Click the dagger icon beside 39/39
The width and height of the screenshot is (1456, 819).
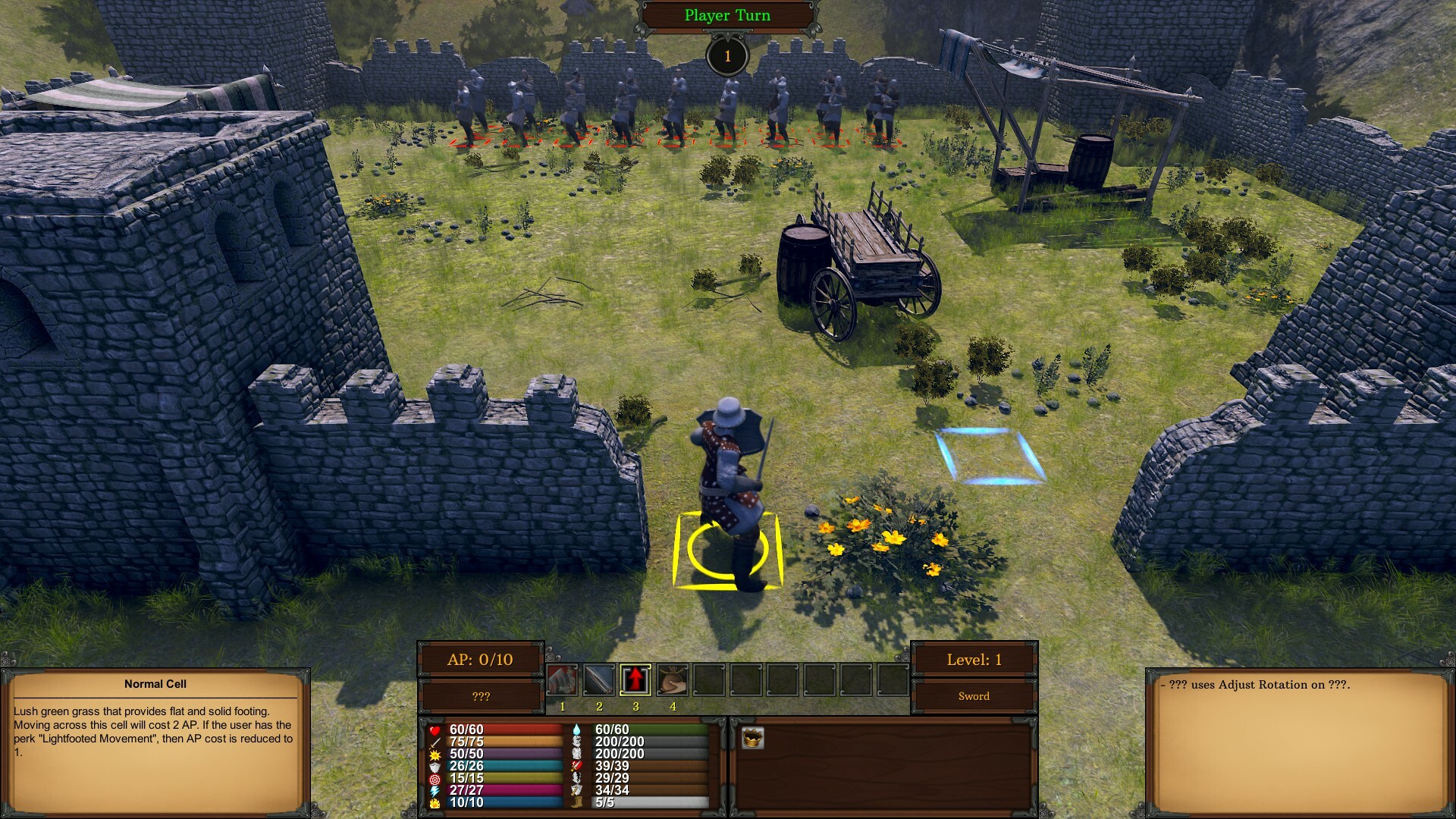coord(576,767)
